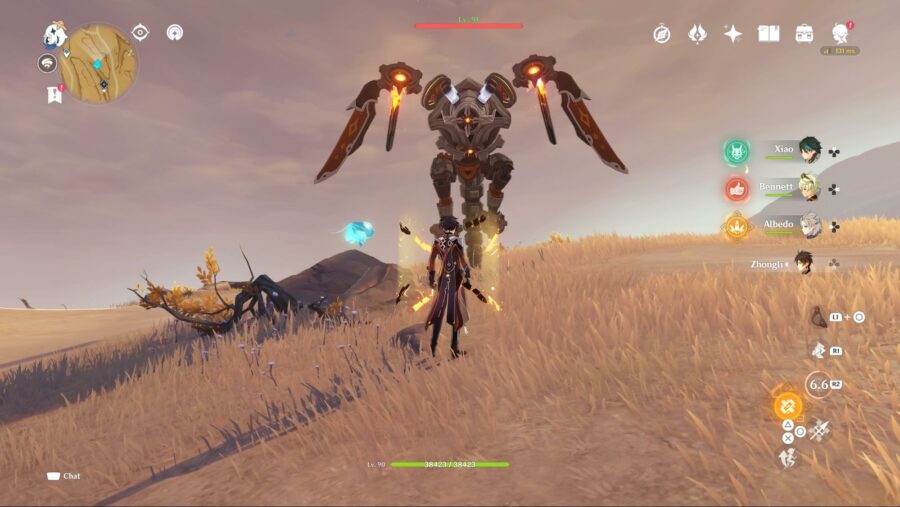Open the quest navigation icon beside minimap

[x=47, y=64]
